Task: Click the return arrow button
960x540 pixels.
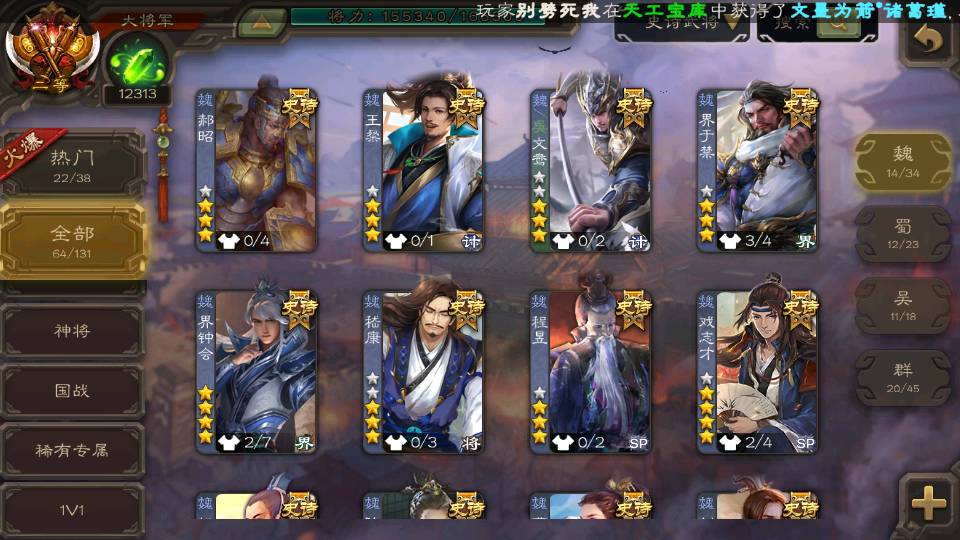Action: (928, 40)
